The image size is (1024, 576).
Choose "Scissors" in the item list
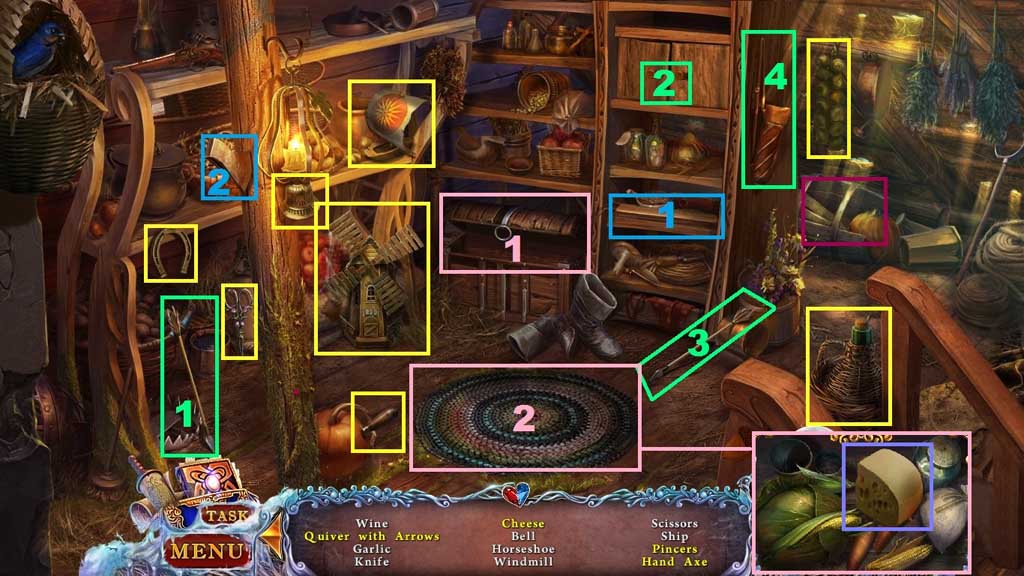pos(674,523)
